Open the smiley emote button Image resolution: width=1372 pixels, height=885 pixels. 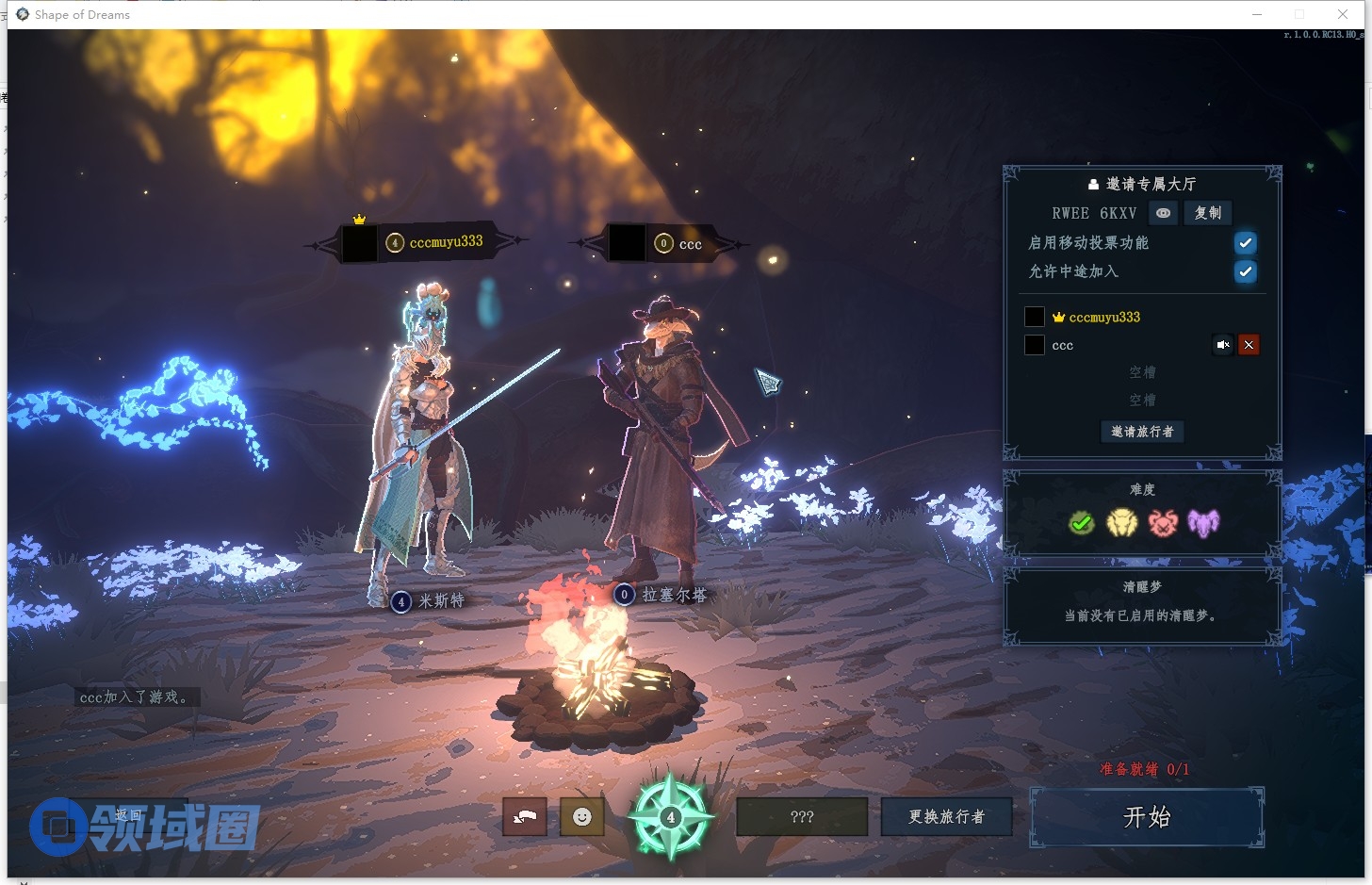582,817
